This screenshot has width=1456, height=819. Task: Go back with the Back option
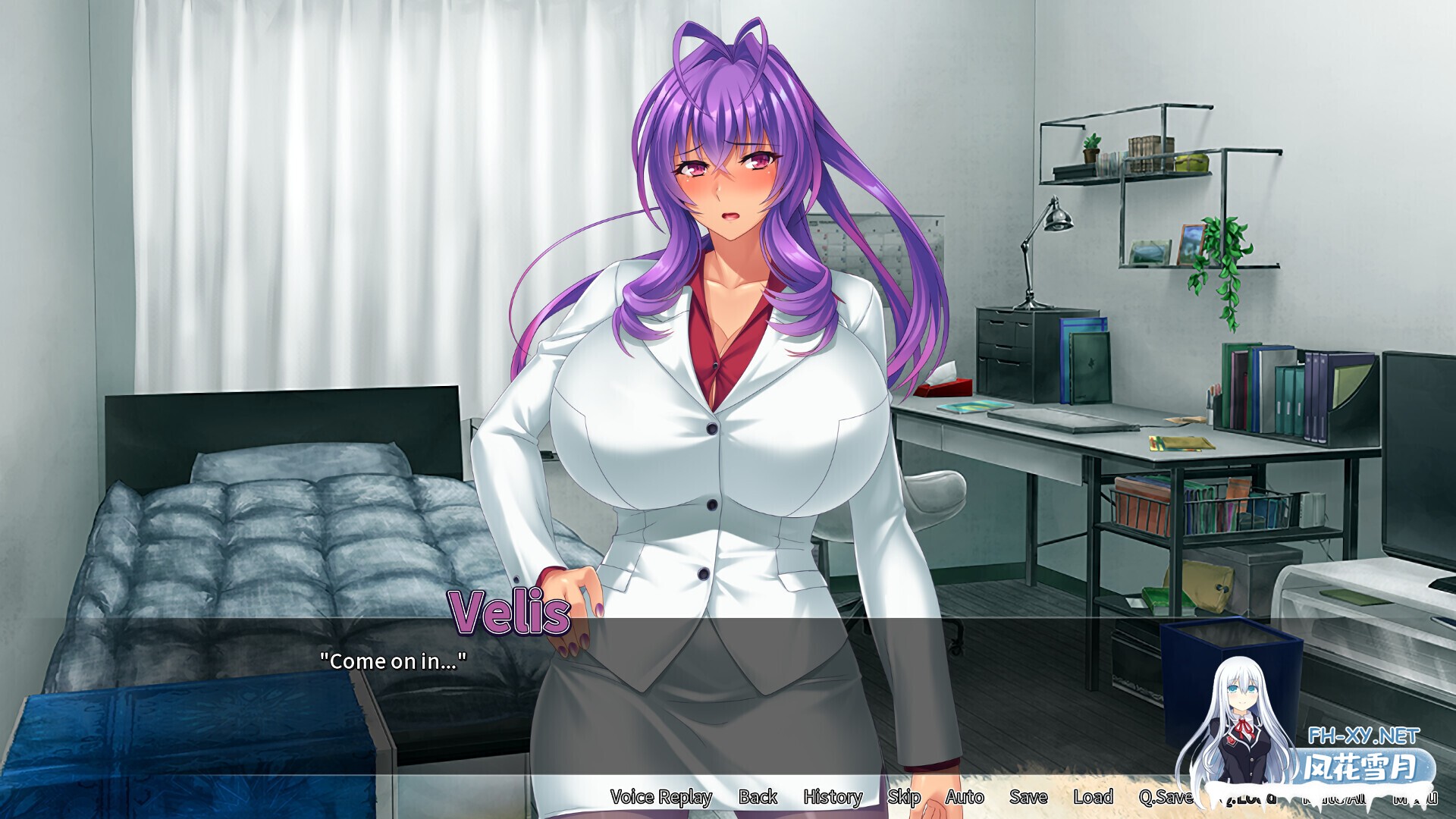(x=755, y=798)
